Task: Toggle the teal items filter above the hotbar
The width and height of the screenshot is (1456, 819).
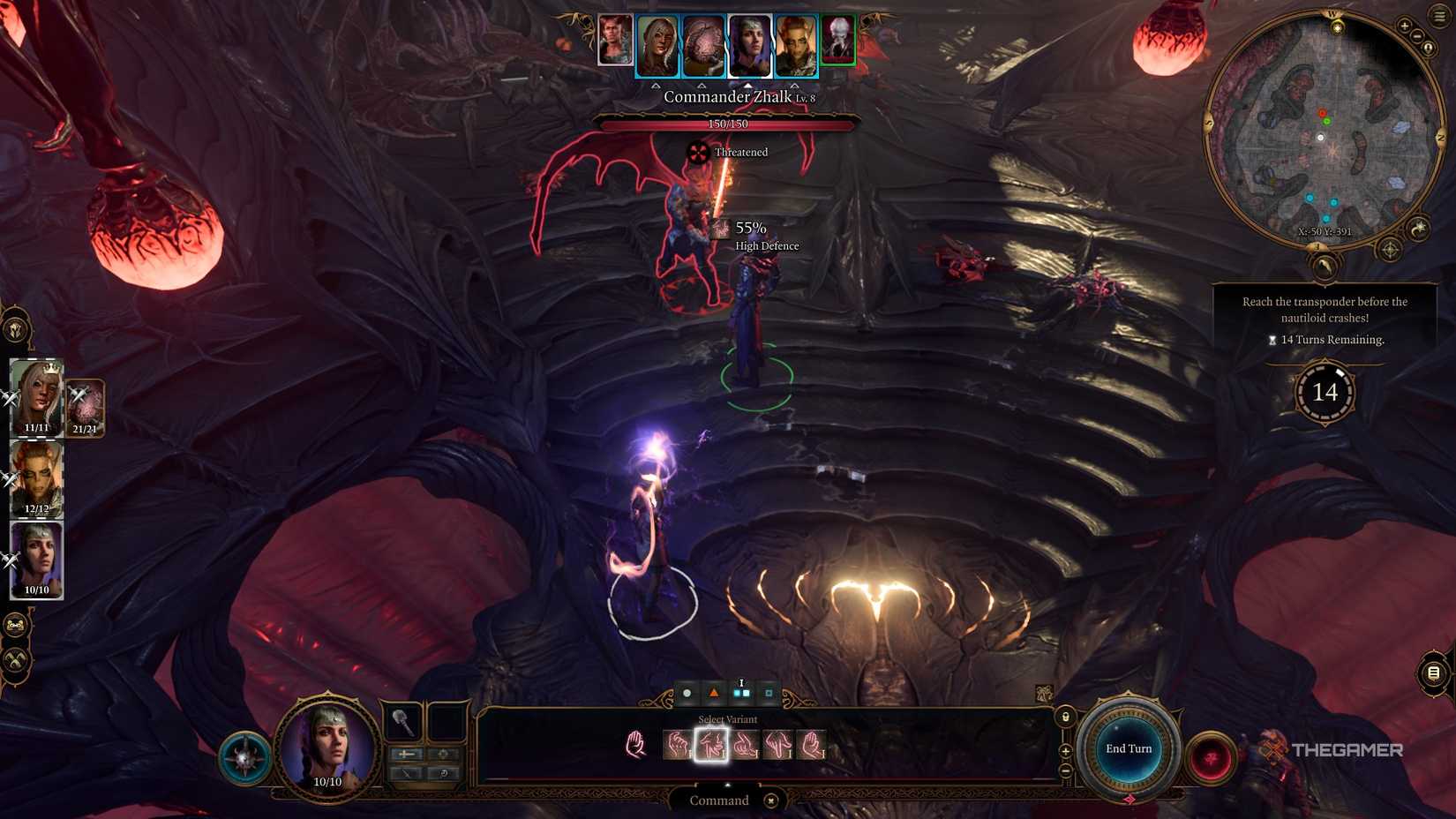Action: [769, 694]
